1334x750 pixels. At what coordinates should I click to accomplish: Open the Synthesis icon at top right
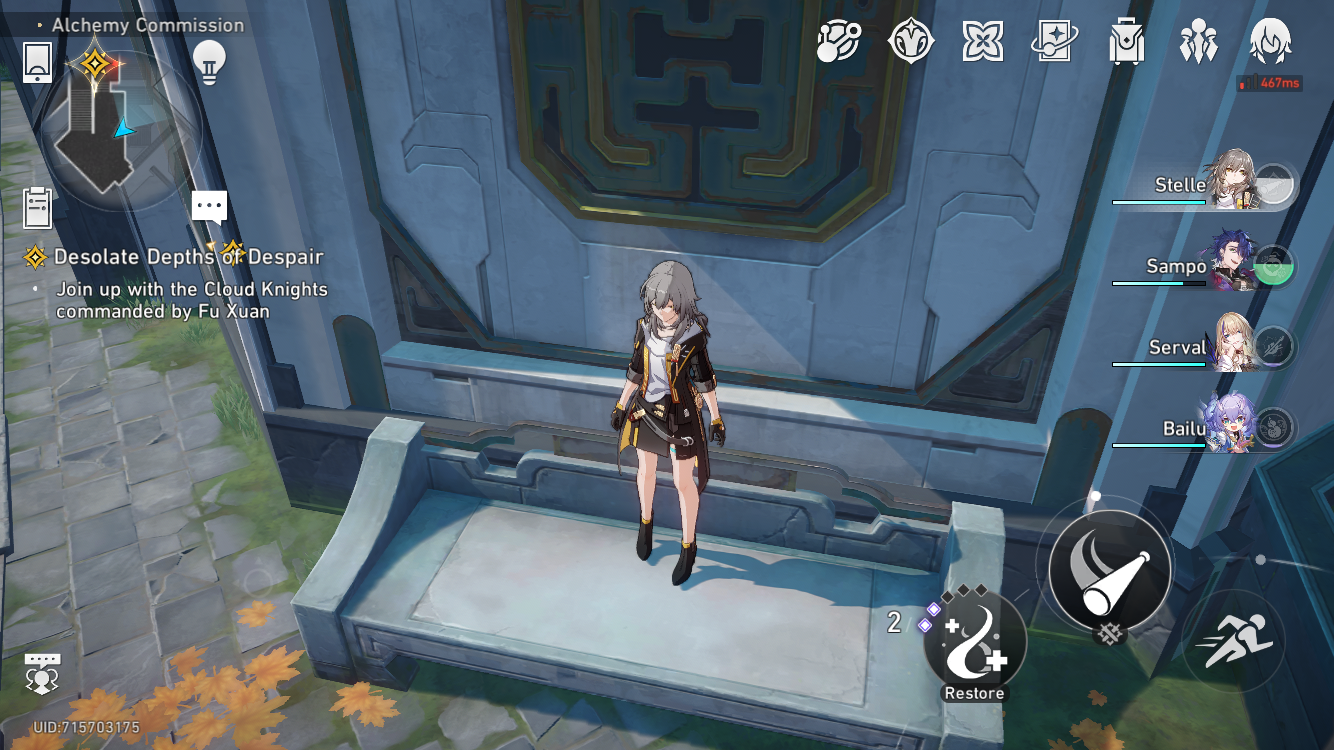pos(838,40)
